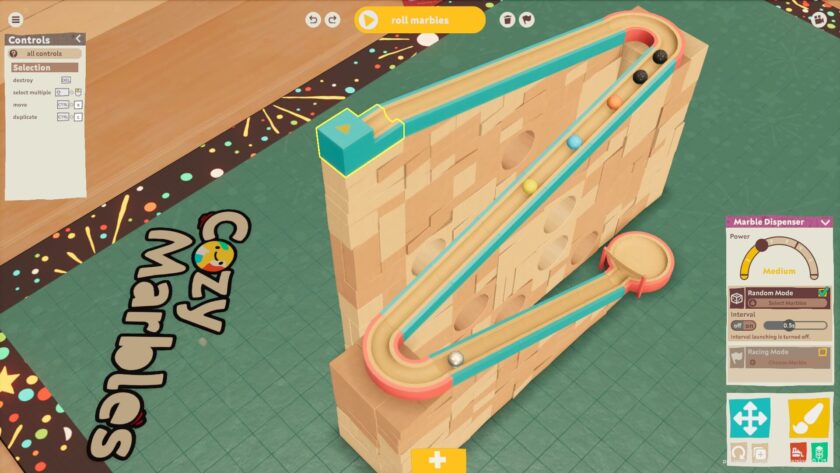
Task: Open the add piece plus button
Action: (437, 460)
